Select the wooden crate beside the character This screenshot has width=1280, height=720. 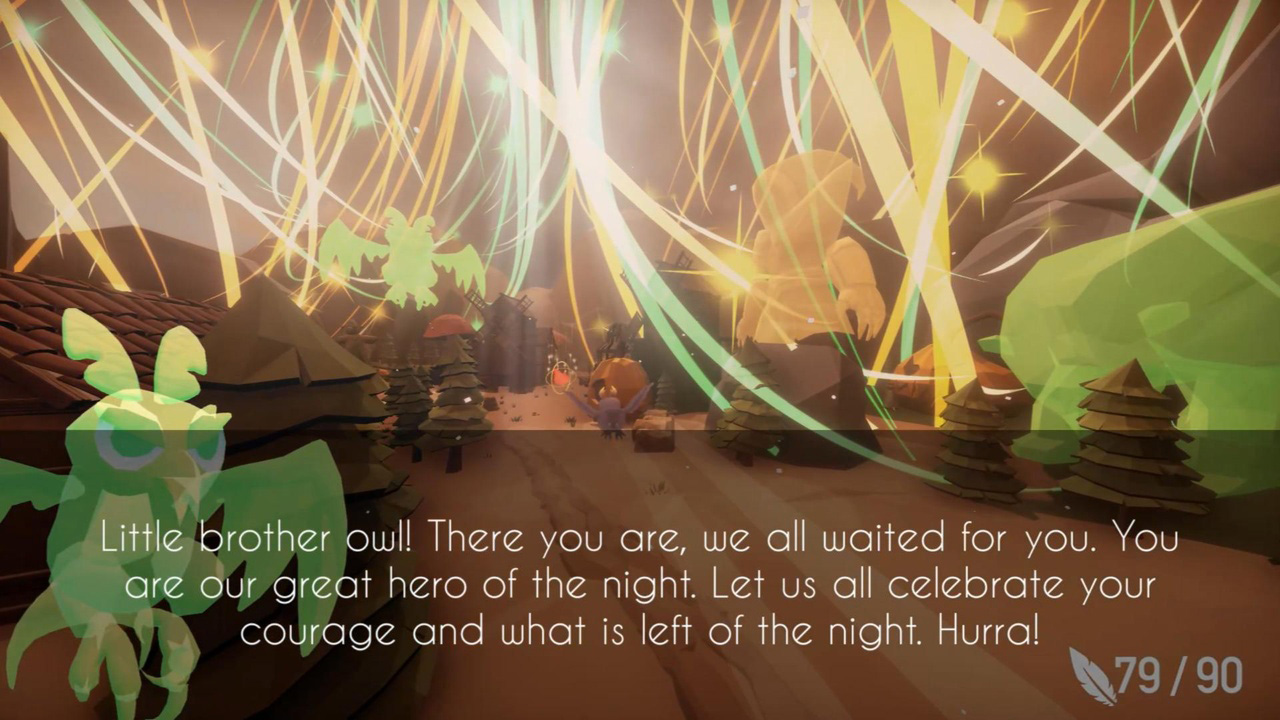pyautogui.click(x=655, y=432)
